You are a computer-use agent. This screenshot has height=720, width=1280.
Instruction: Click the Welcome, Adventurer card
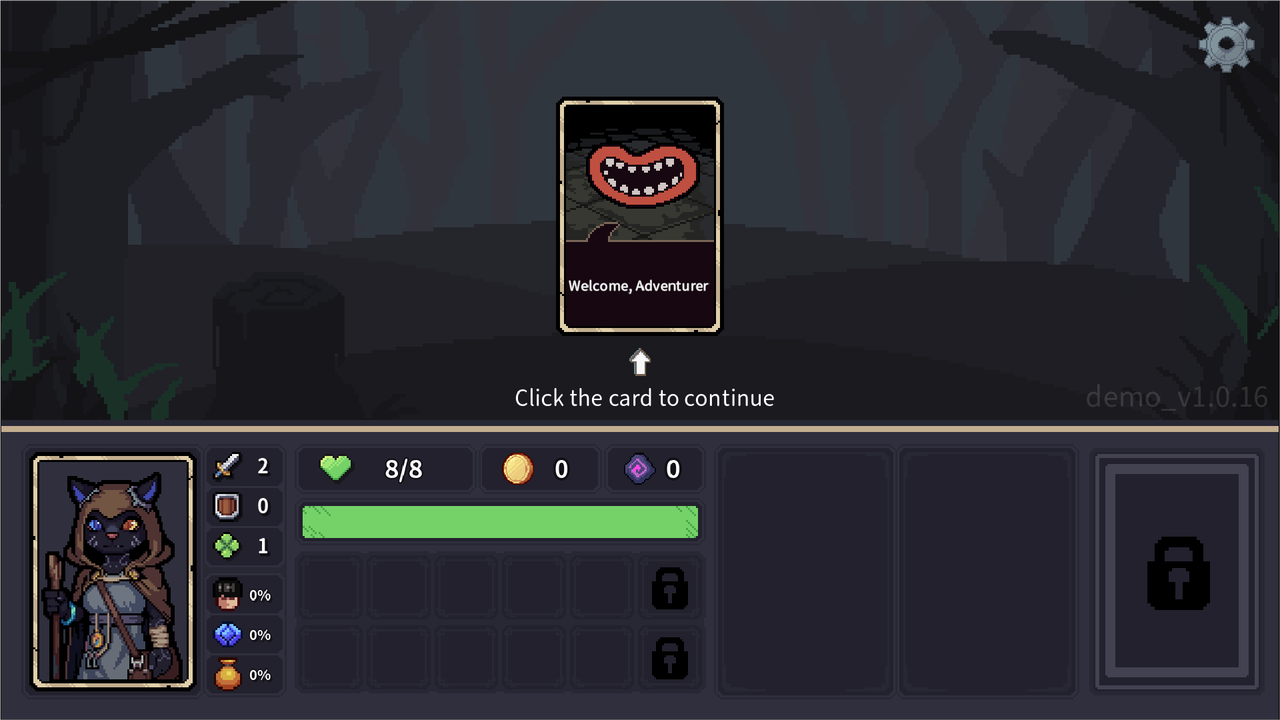[639, 215]
